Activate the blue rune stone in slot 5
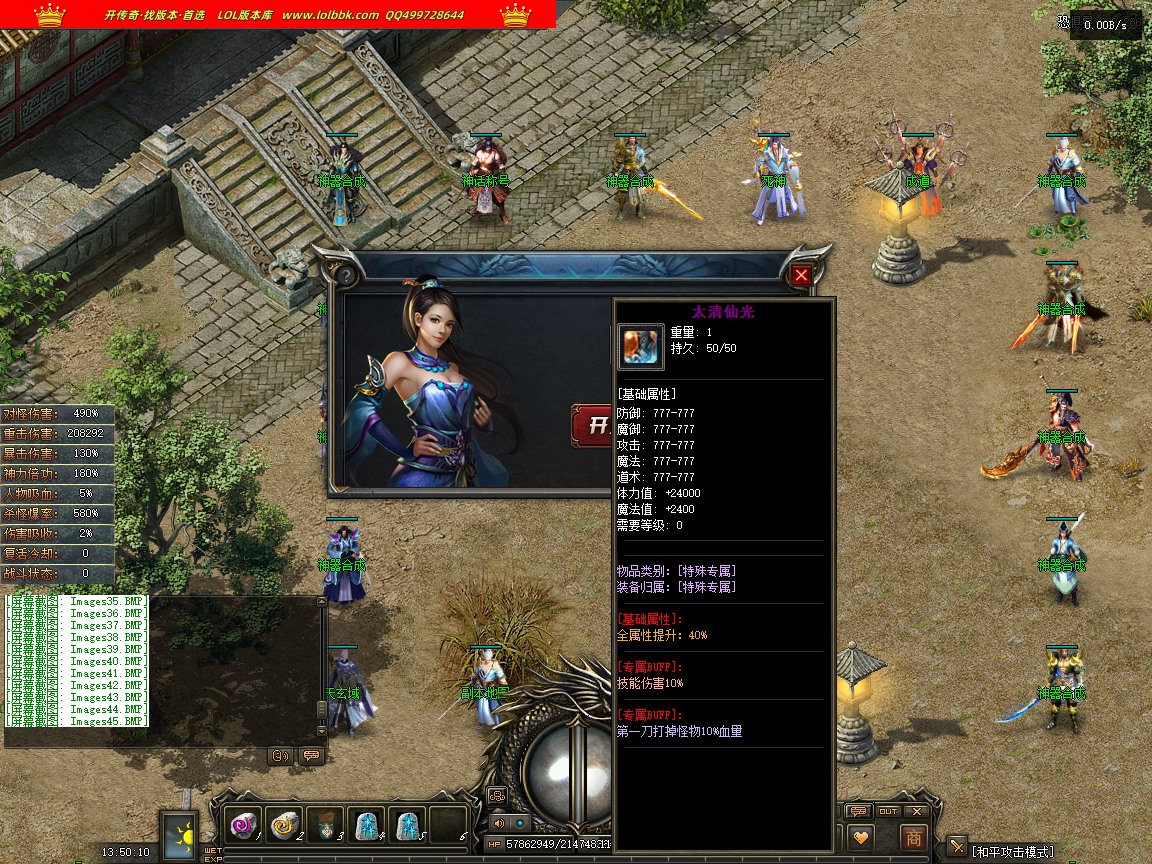Image resolution: width=1152 pixels, height=864 pixels. coord(406,825)
